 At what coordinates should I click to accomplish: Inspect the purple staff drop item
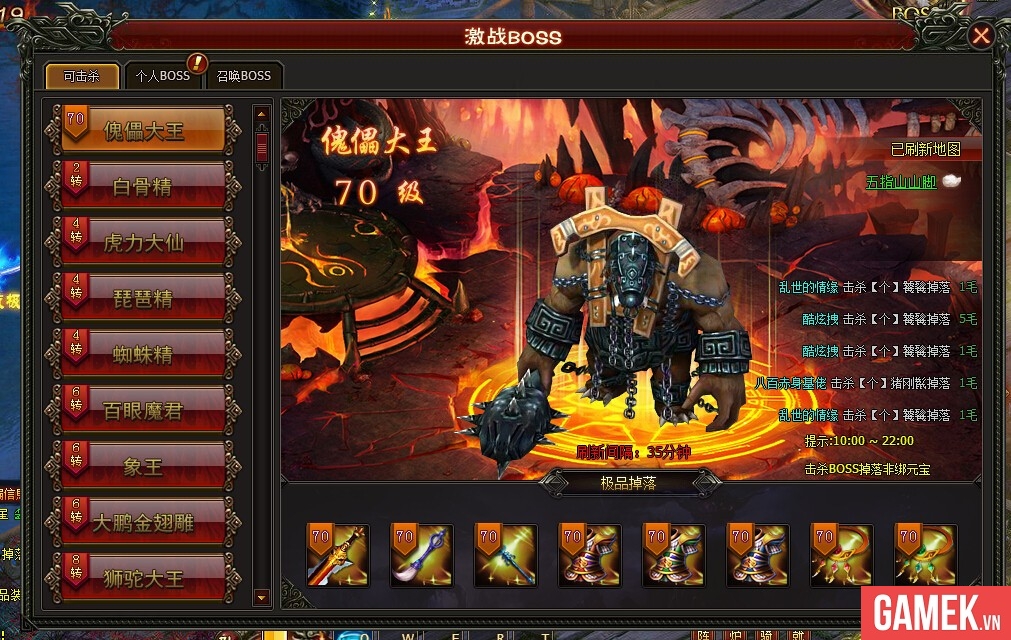(x=421, y=555)
